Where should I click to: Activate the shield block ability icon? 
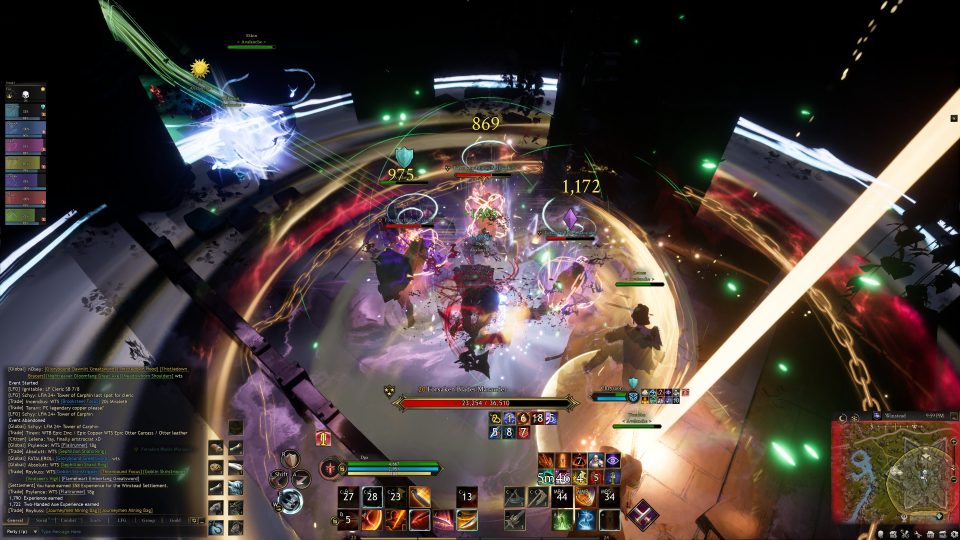pos(290,460)
